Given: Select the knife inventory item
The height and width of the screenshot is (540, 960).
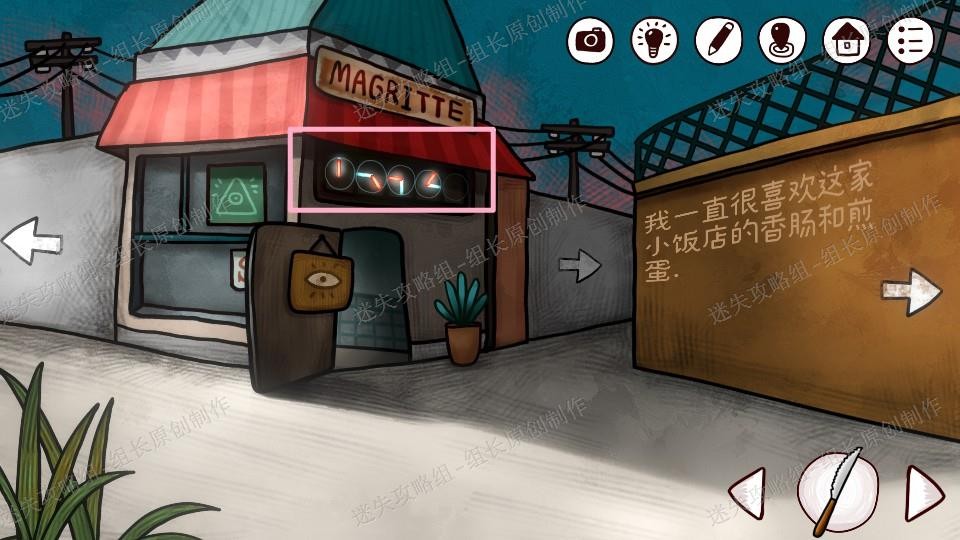Looking at the screenshot, I should [x=838, y=491].
